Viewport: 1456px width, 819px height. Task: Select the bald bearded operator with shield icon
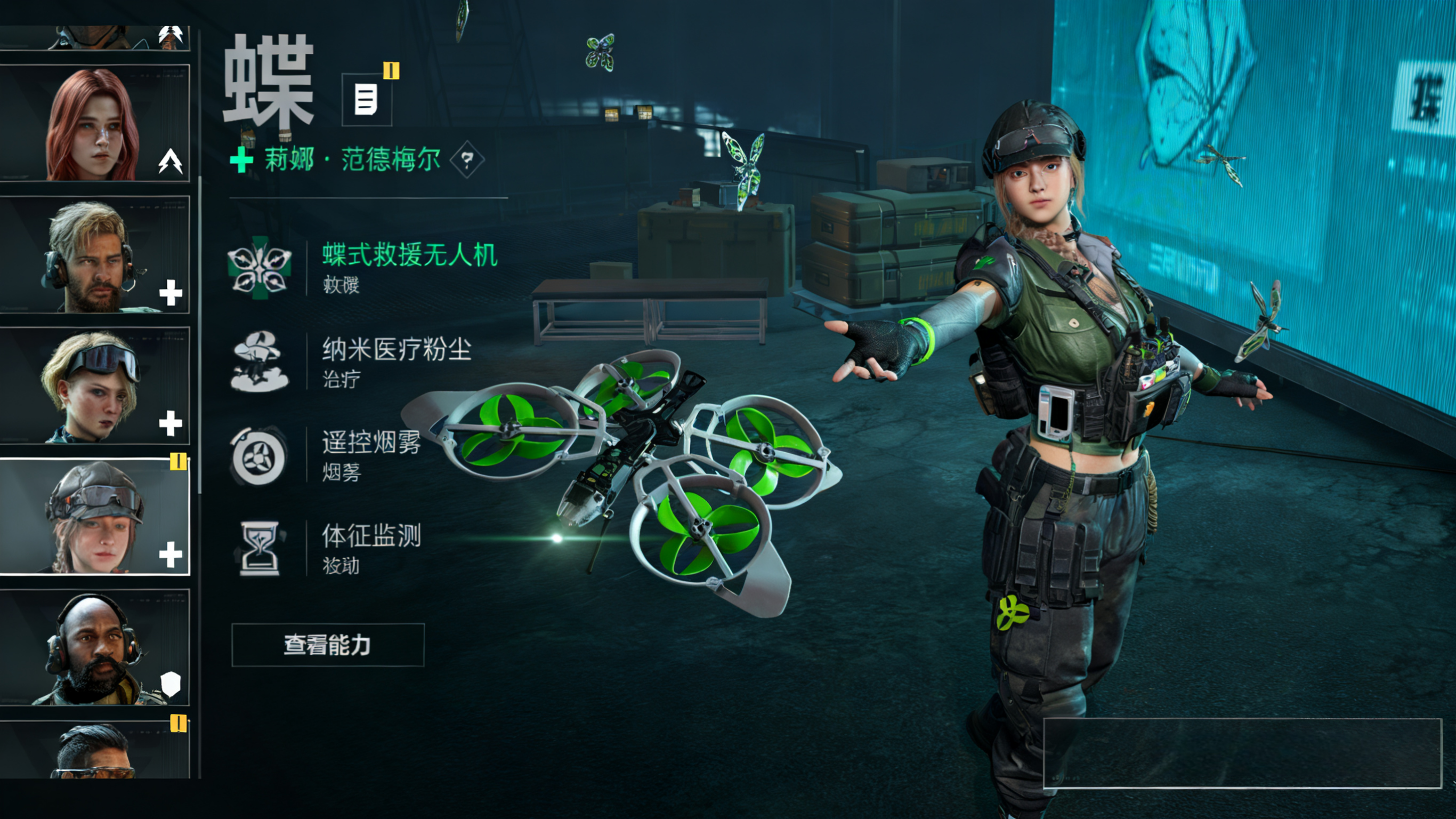pos(94,648)
